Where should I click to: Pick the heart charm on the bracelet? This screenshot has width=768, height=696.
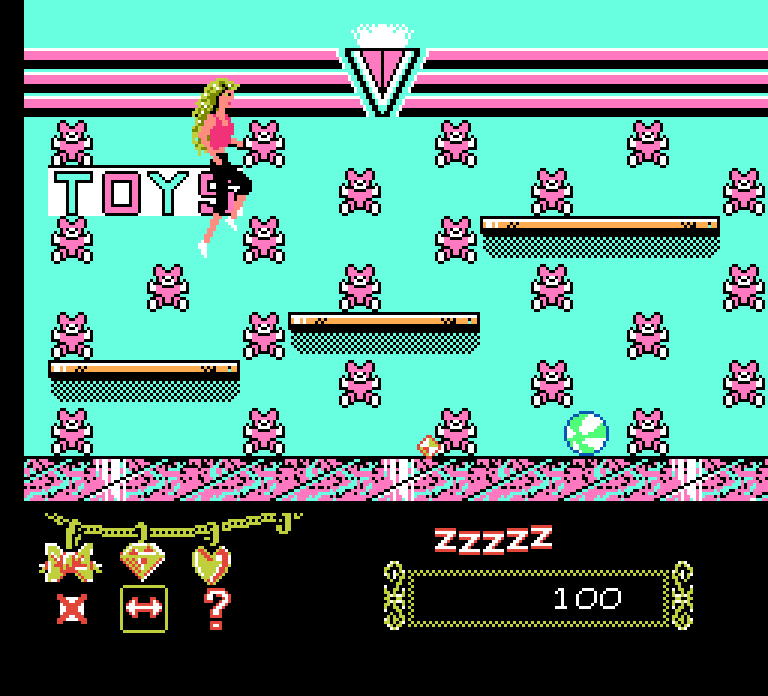211,563
